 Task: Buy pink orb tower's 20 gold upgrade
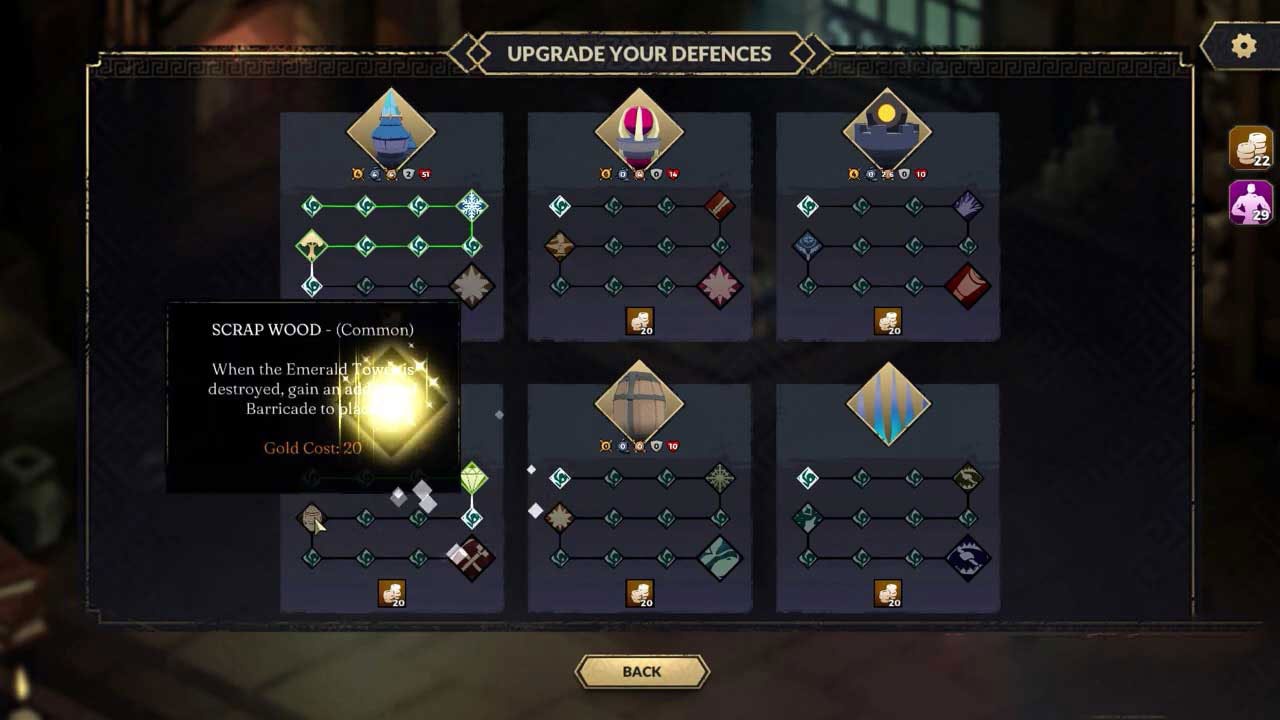[x=640, y=321]
